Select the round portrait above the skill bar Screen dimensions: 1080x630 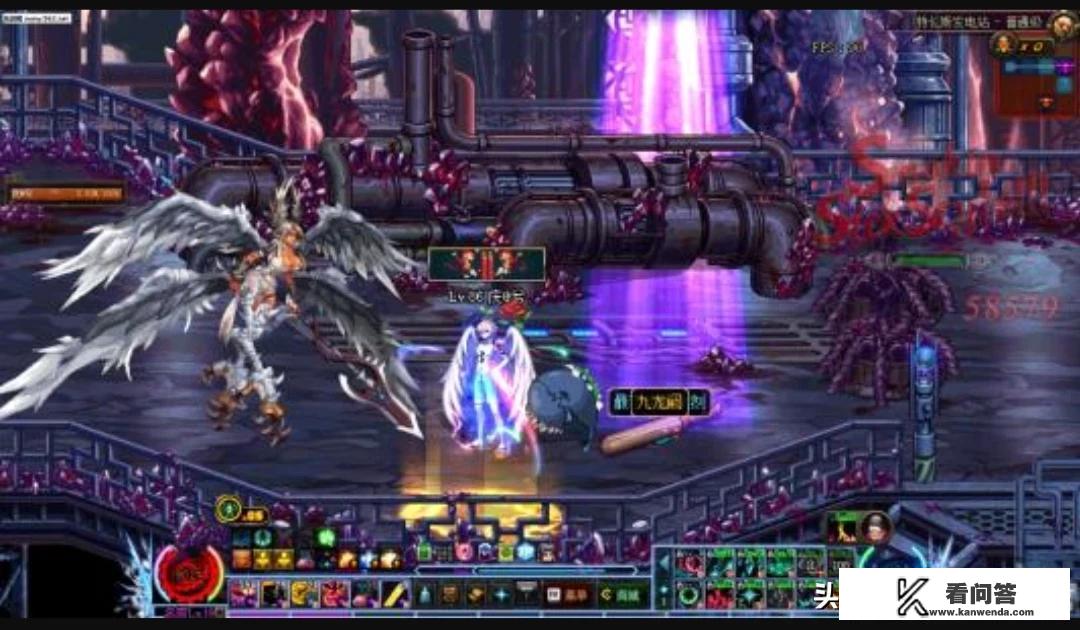(x=873, y=529)
